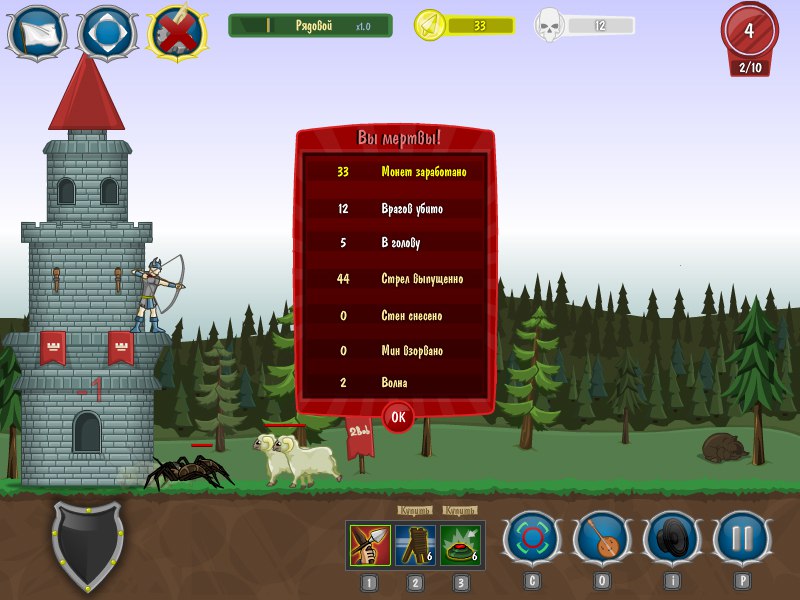Confirm the death summary with OK
The width and height of the screenshot is (800, 600).
pyautogui.click(x=398, y=417)
